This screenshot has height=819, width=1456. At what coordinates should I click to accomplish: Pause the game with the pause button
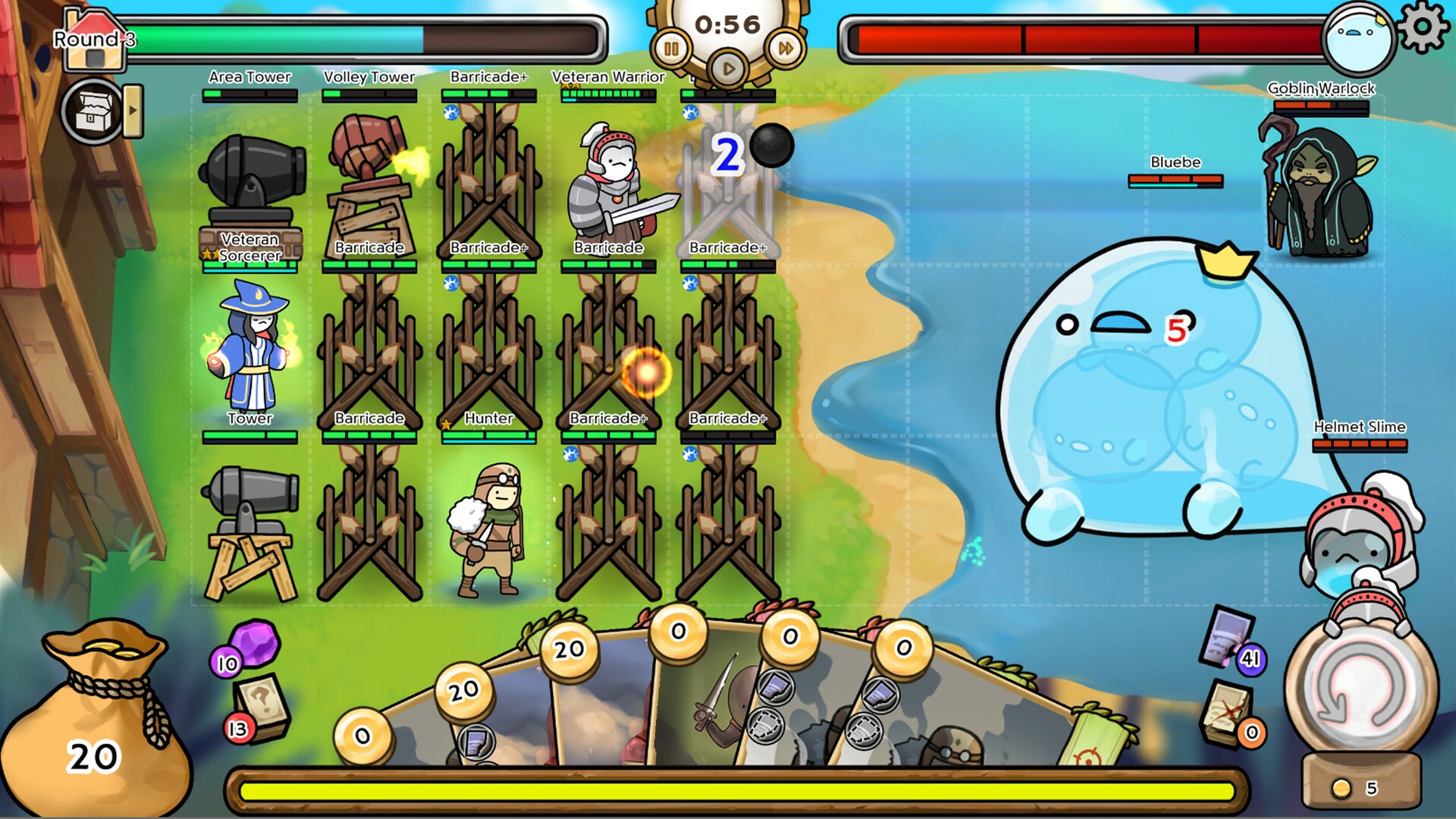[x=671, y=45]
